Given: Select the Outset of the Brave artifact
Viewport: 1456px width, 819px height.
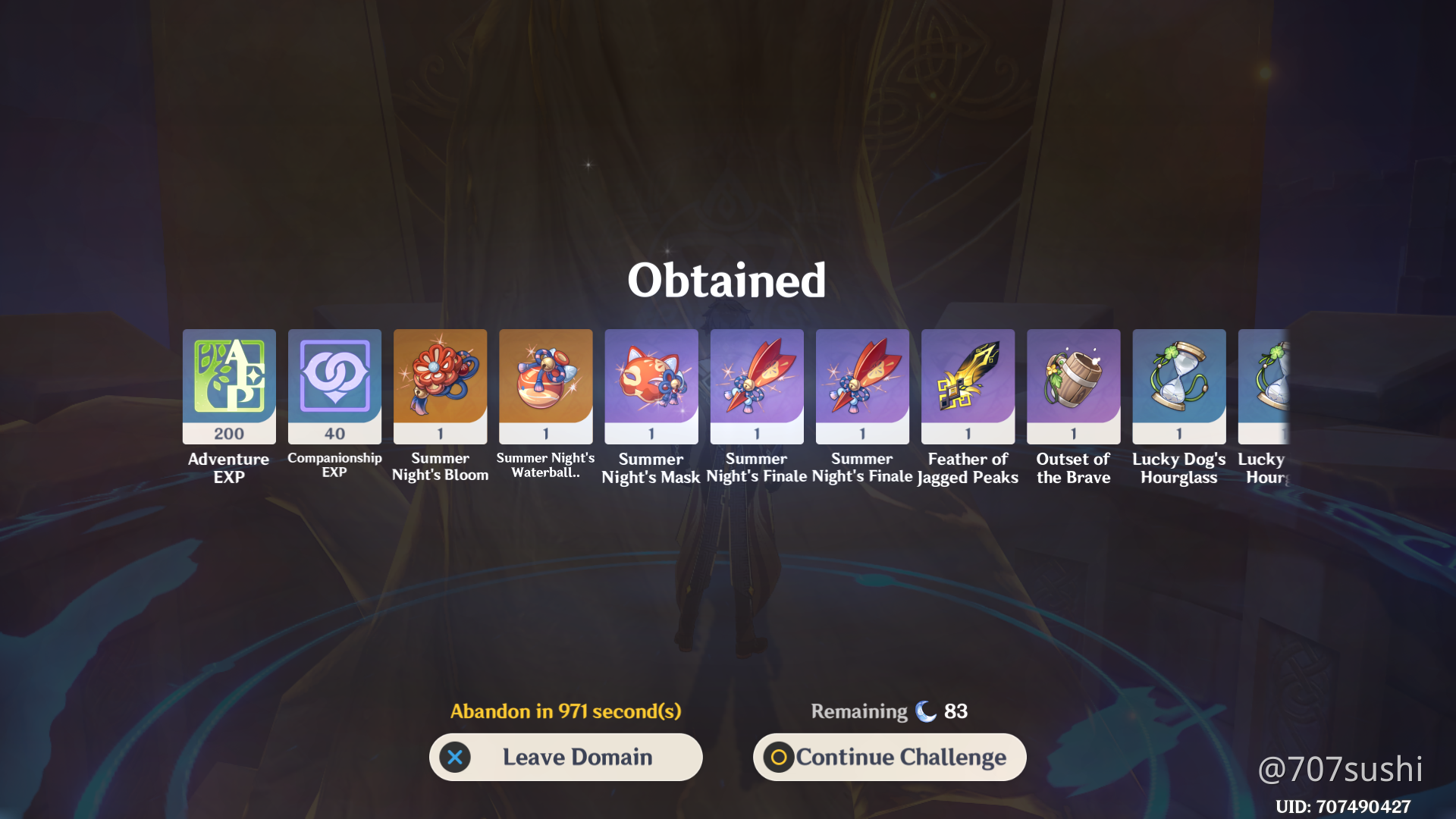Looking at the screenshot, I should click(1073, 386).
